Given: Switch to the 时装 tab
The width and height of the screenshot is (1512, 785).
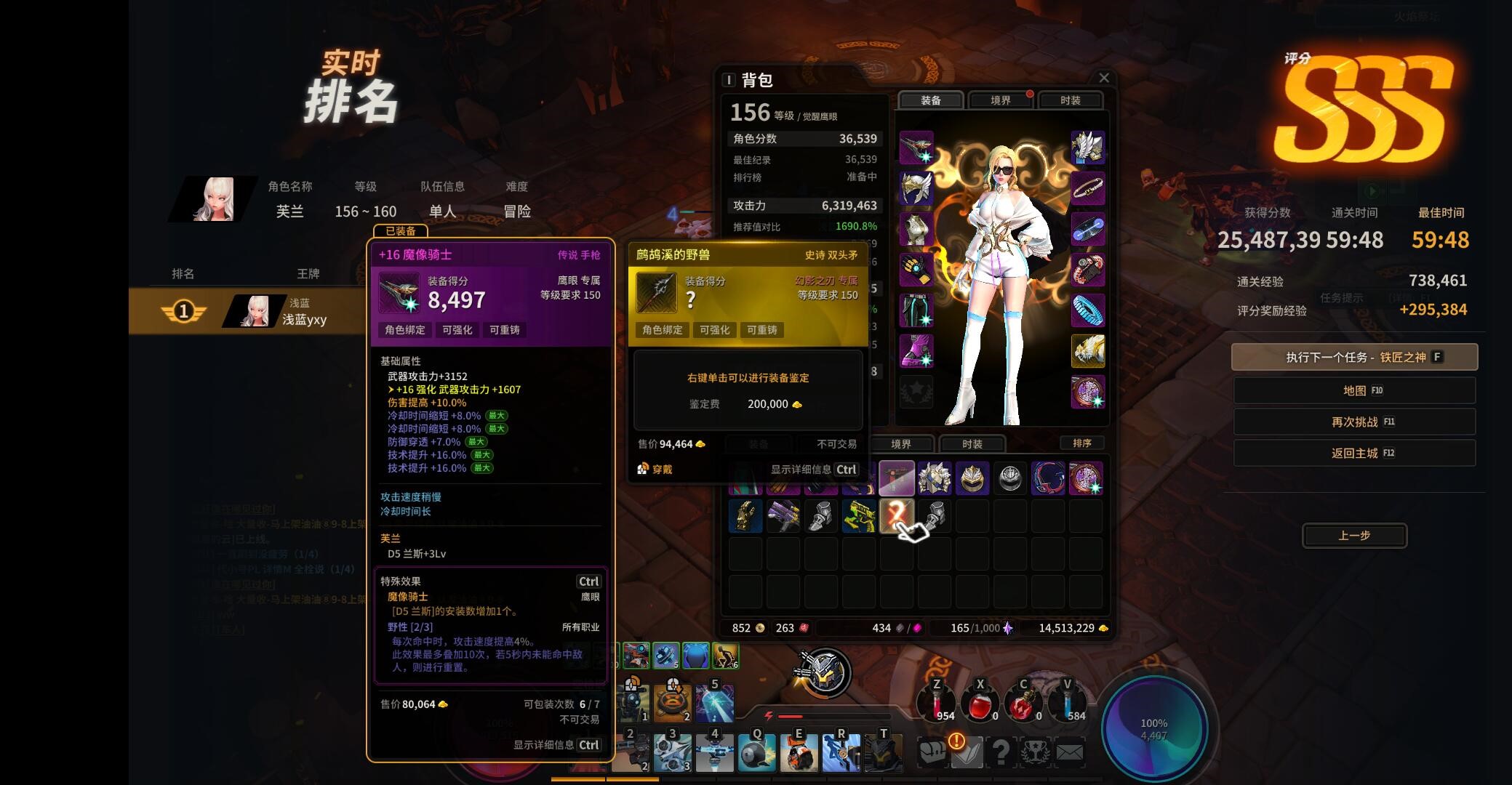Looking at the screenshot, I should (1069, 100).
